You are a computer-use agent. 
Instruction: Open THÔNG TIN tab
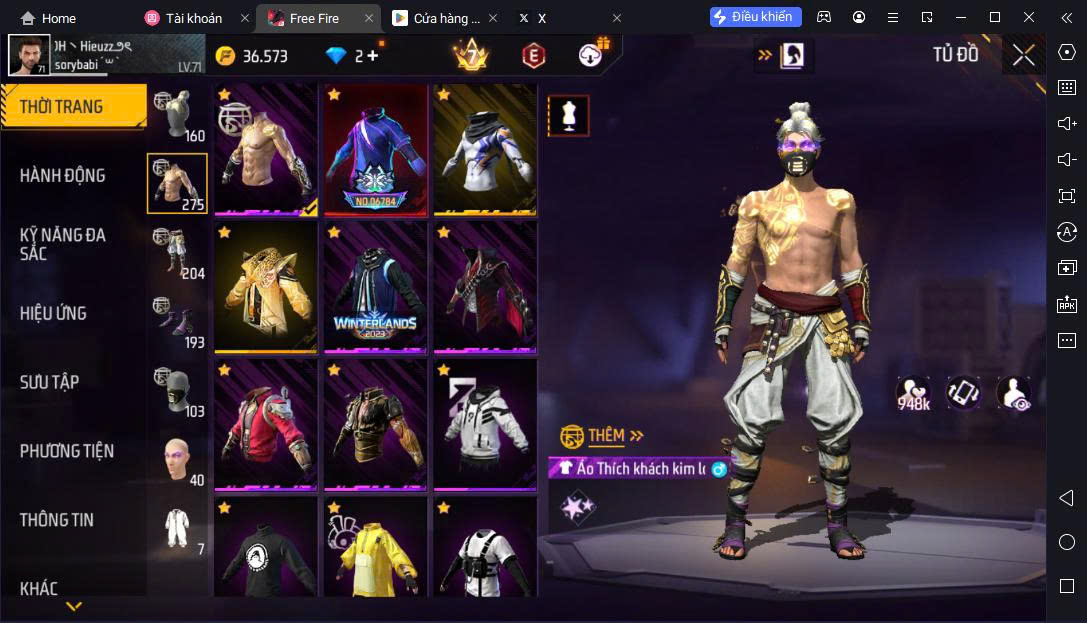57,520
